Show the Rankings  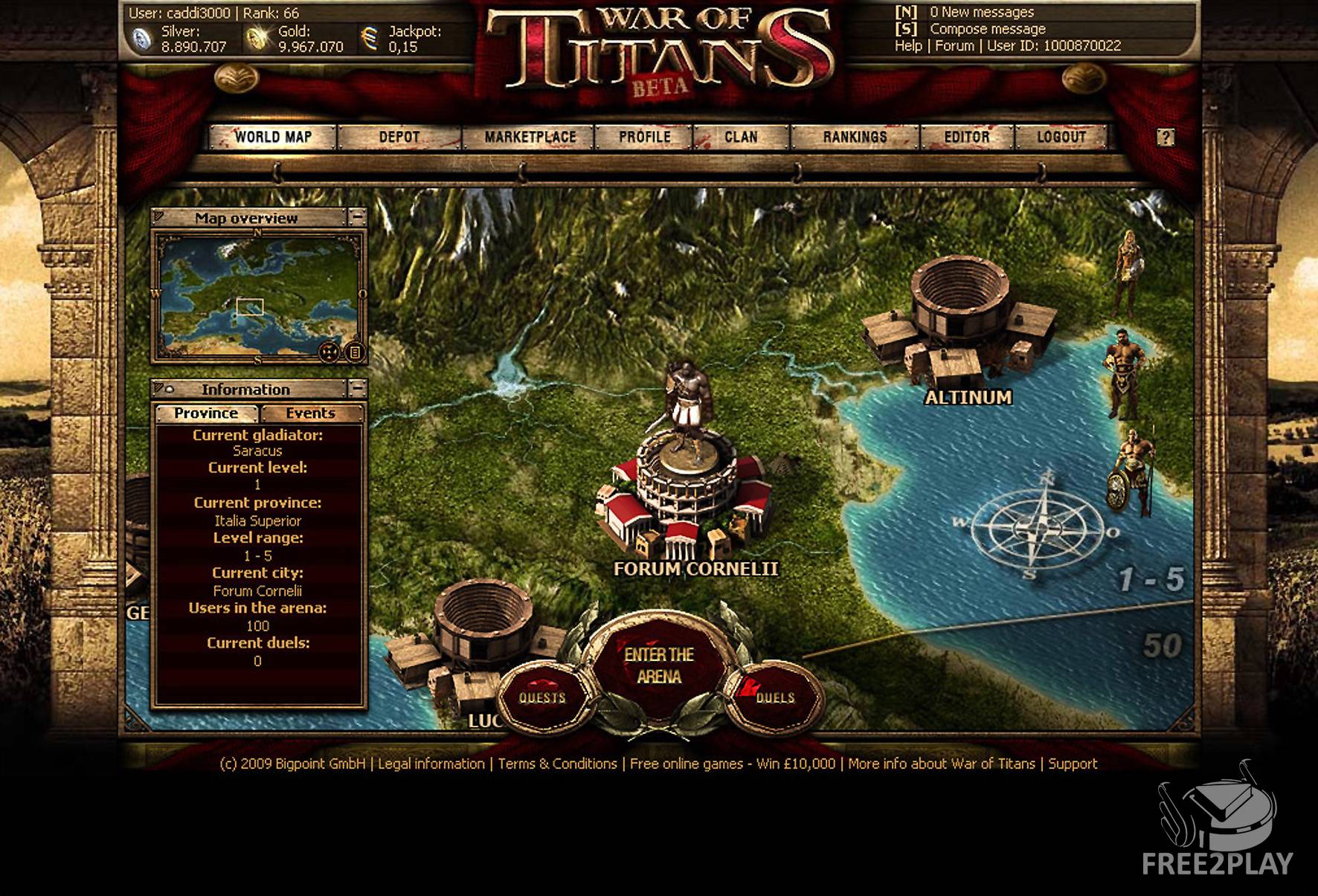(855, 137)
